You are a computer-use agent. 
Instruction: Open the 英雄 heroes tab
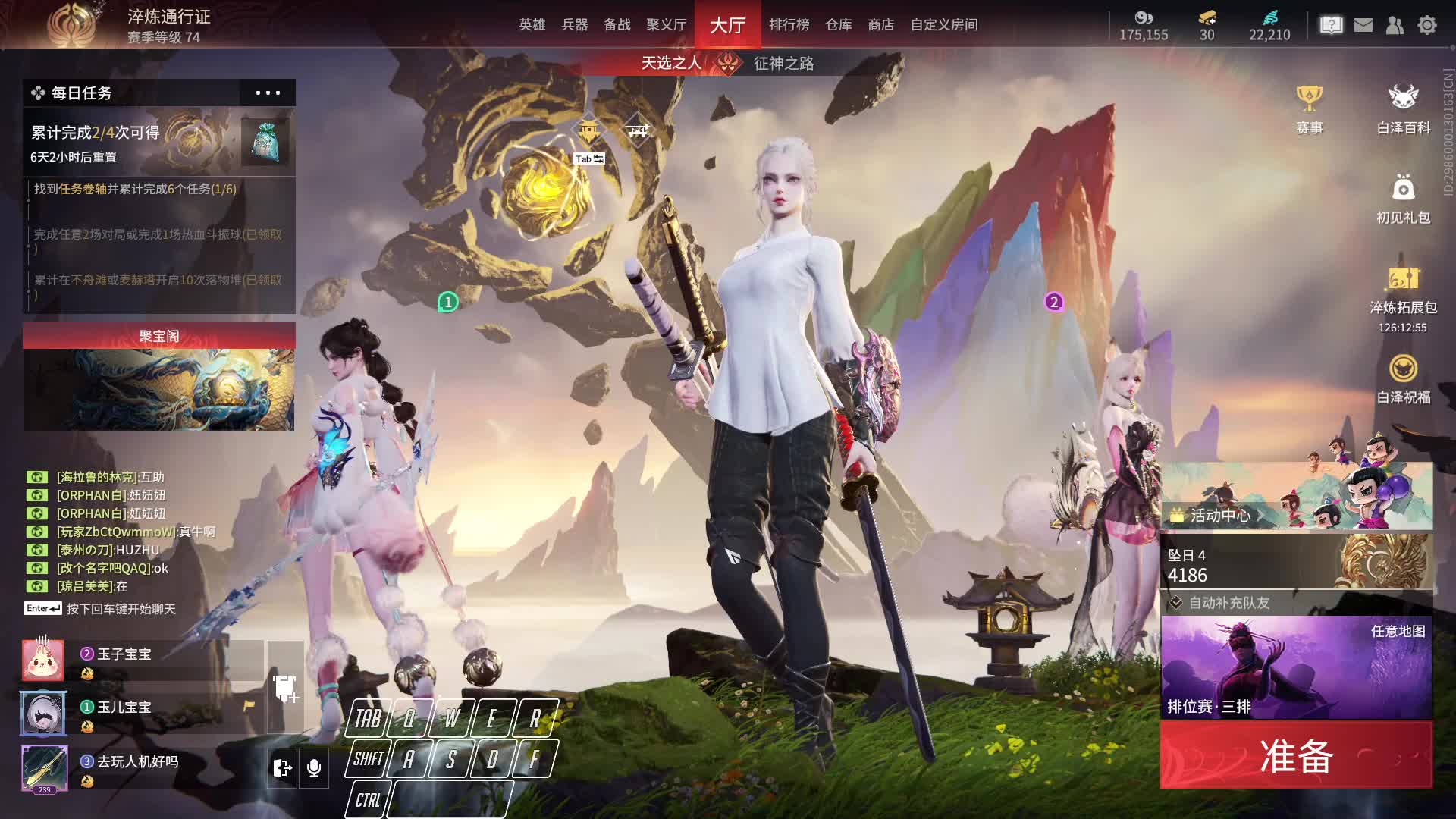pyautogui.click(x=532, y=25)
